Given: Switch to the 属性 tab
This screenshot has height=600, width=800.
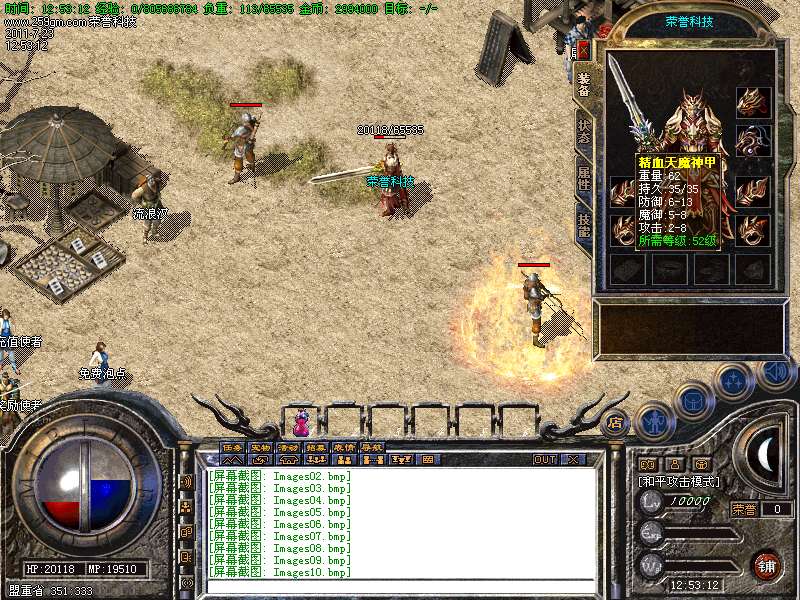Looking at the screenshot, I should 584,178.
